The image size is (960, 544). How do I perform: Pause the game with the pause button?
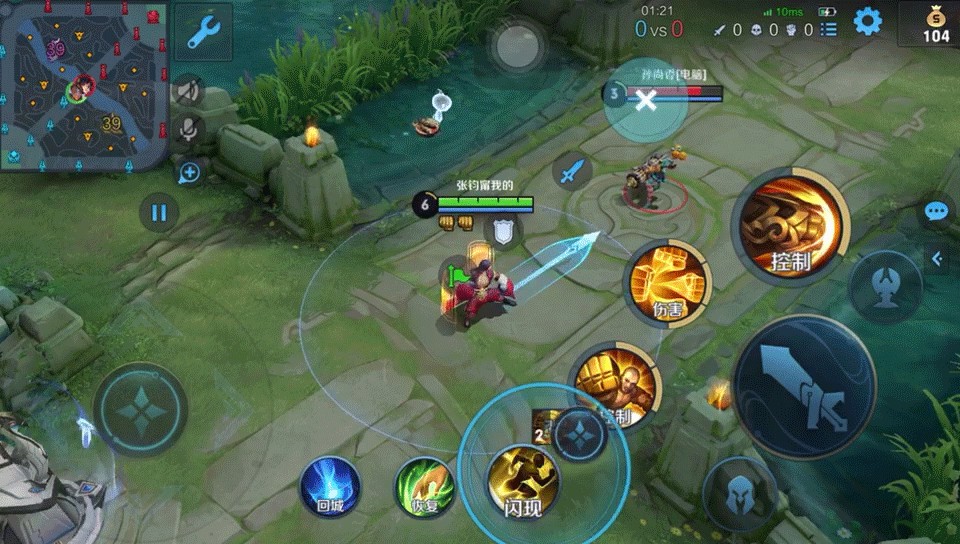pos(158,212)
